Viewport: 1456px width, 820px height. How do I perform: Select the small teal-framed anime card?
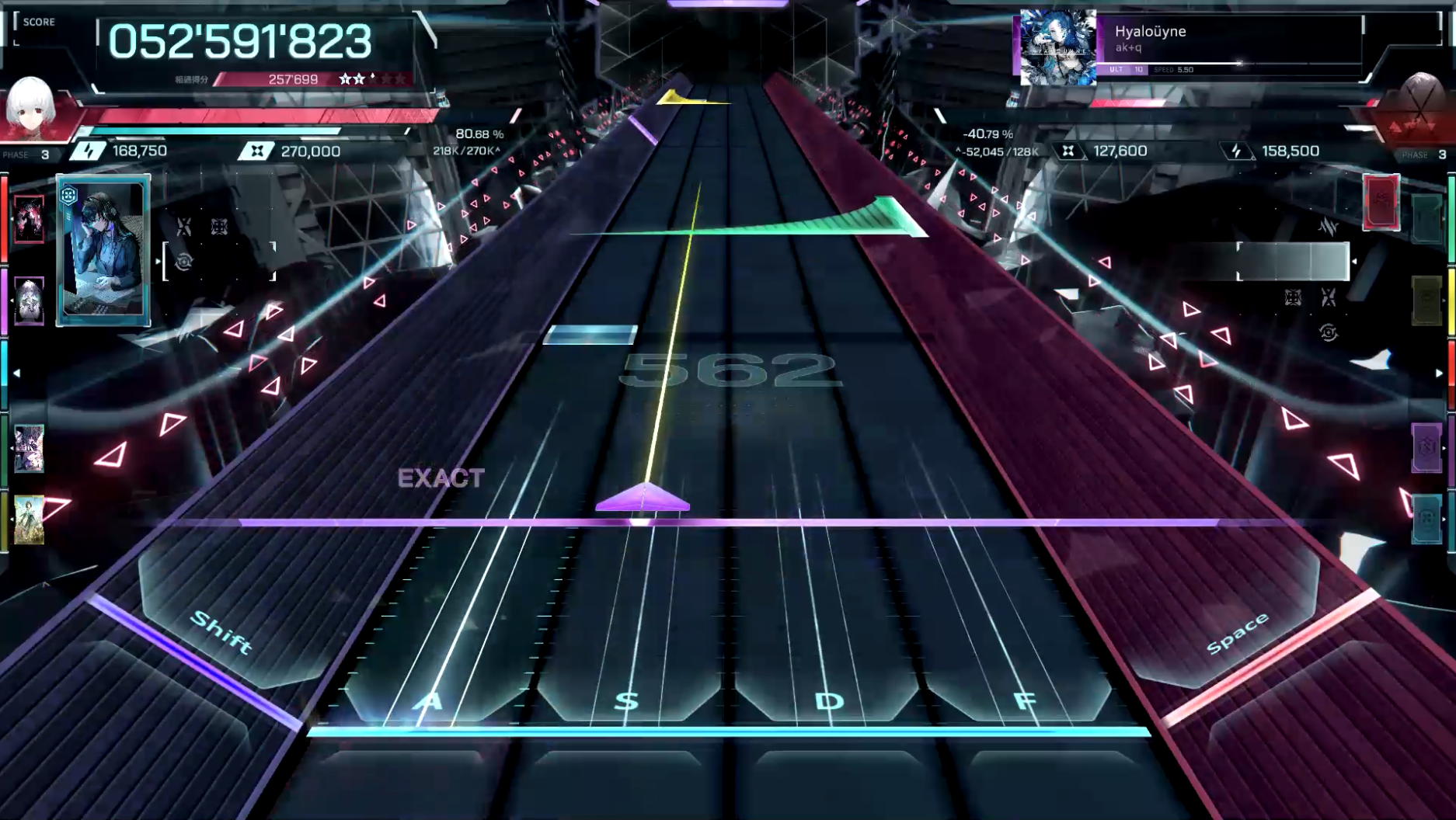pos(29,448)
